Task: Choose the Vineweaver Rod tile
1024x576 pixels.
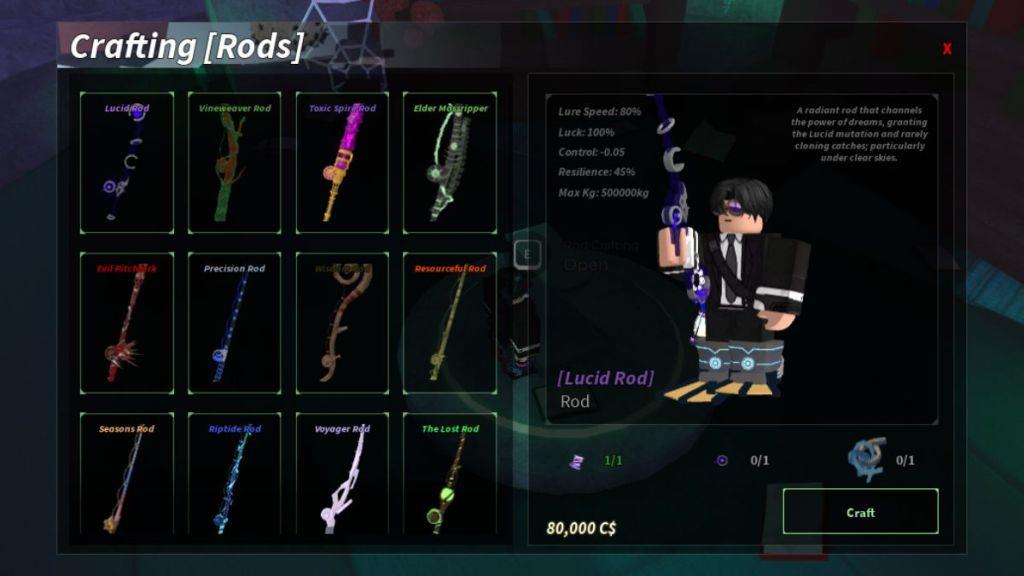Action: point(234,163)
